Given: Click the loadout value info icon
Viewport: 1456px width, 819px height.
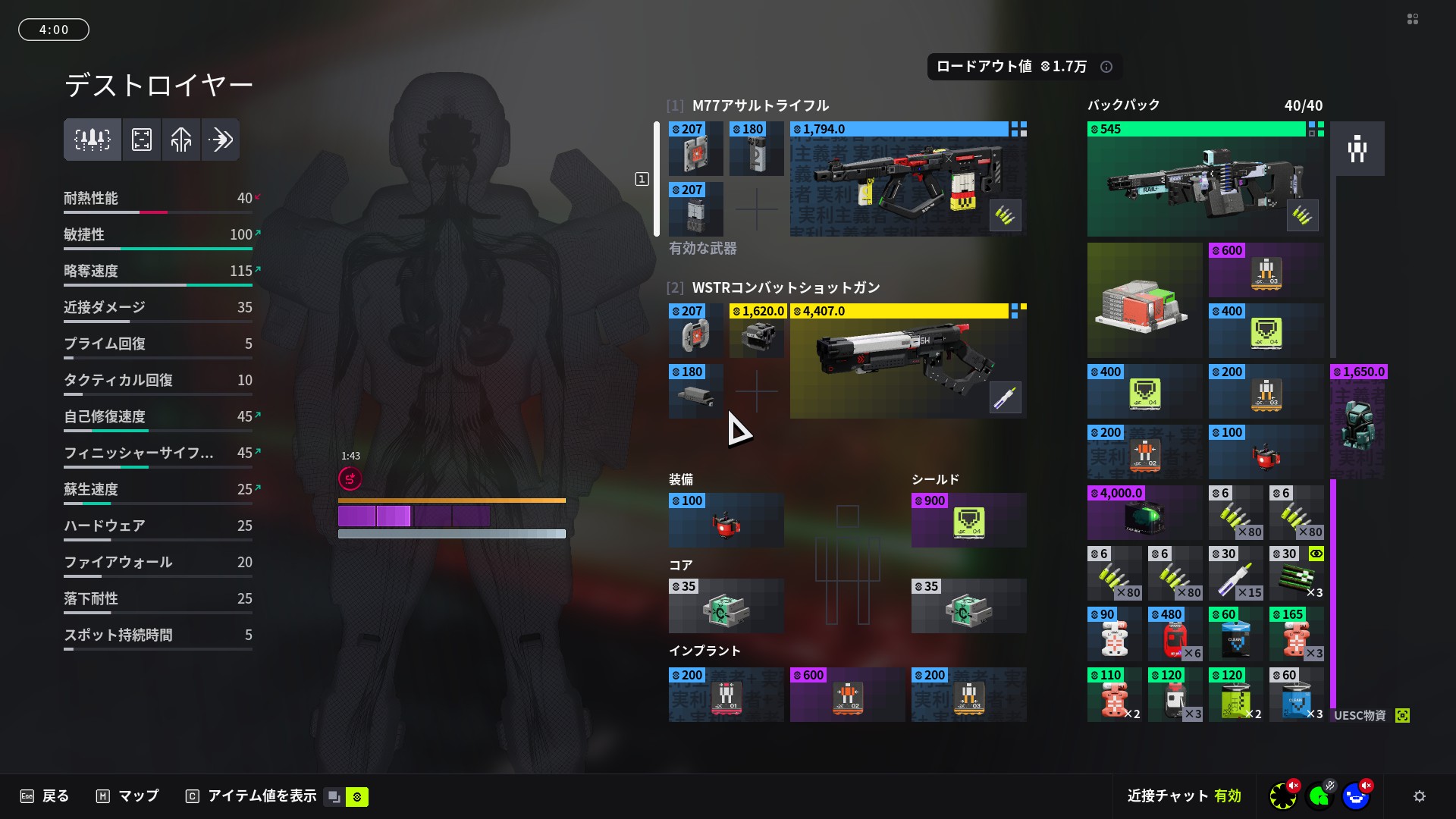Looking at the screenshot, I should [x=1106, y=67].
